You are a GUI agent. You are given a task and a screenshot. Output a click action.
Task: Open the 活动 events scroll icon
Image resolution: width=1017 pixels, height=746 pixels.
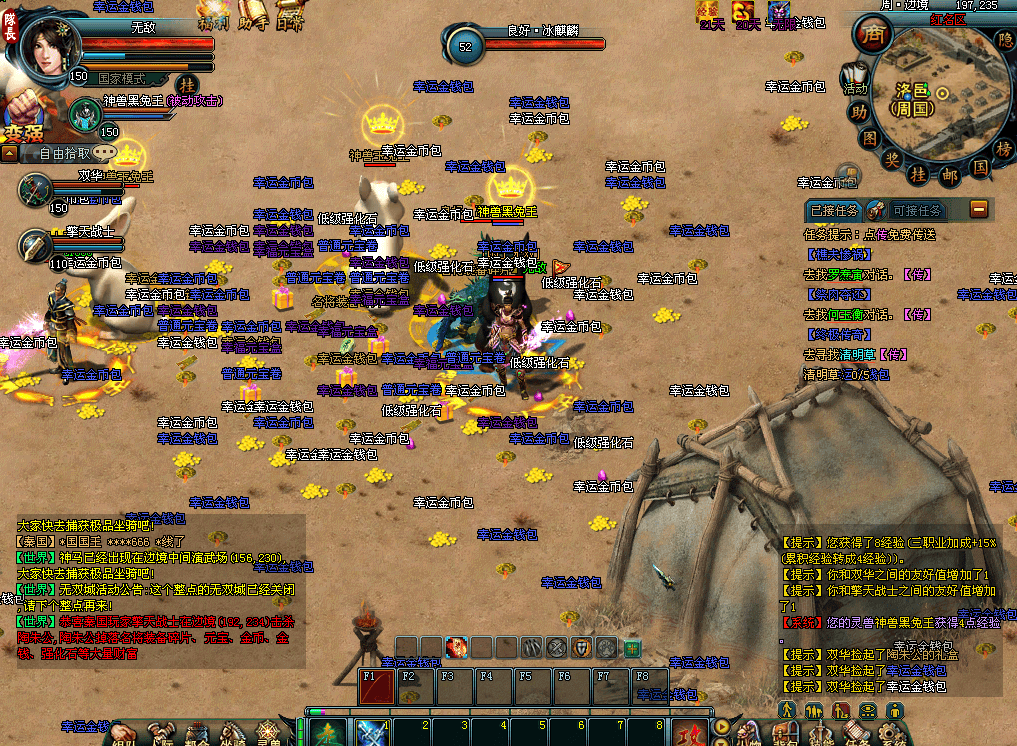(855, 78)
